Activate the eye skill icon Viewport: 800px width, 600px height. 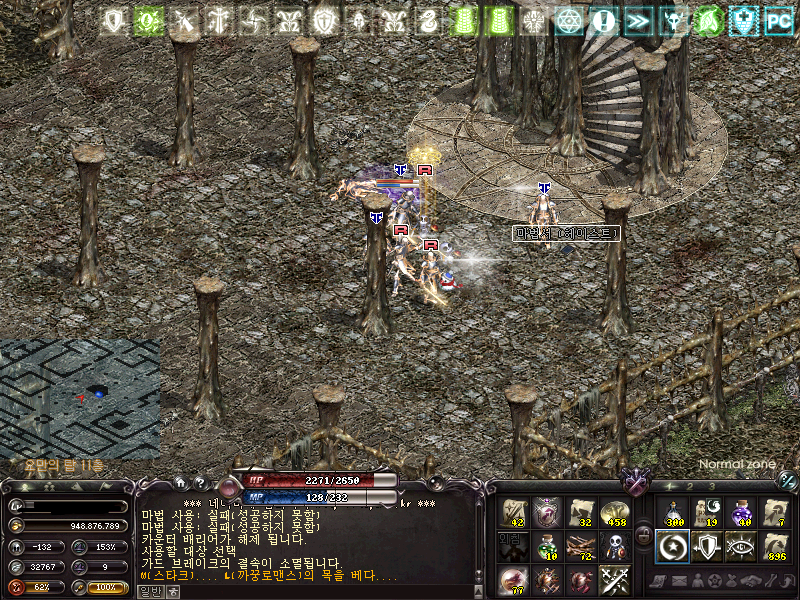coord(740,546)
